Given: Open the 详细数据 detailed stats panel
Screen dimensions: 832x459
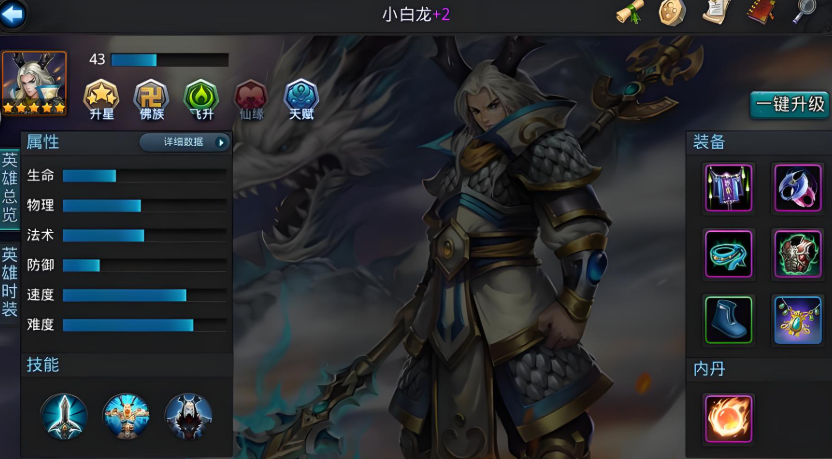Looking at the screenshot, I should pyautogui.click(x=185, y=142).
